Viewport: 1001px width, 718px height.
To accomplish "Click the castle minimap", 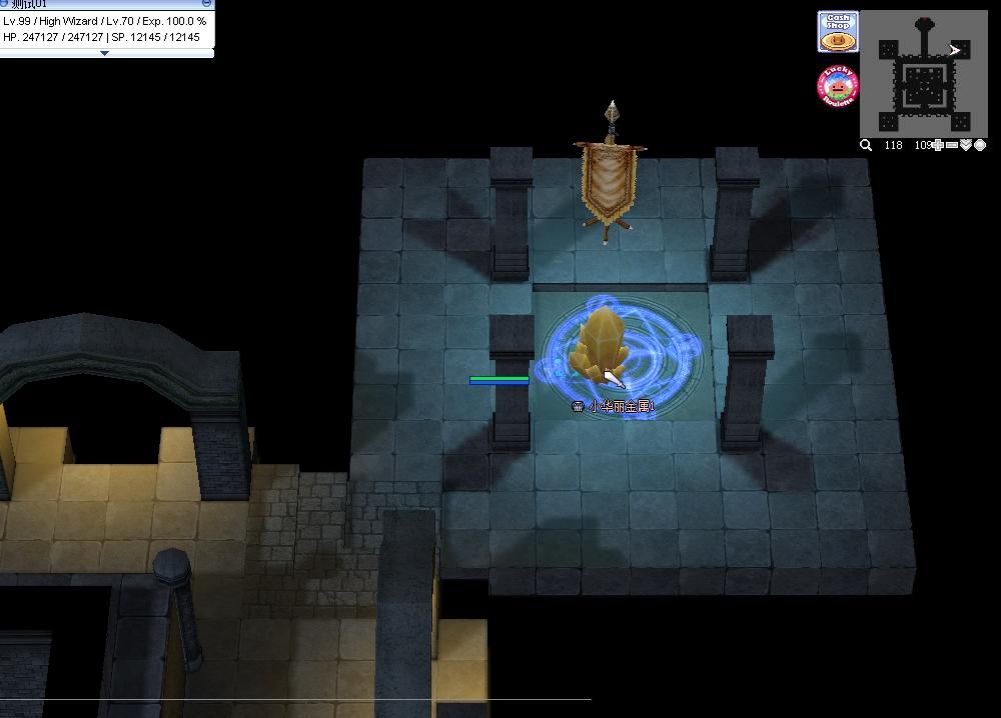I will (923, 73).
